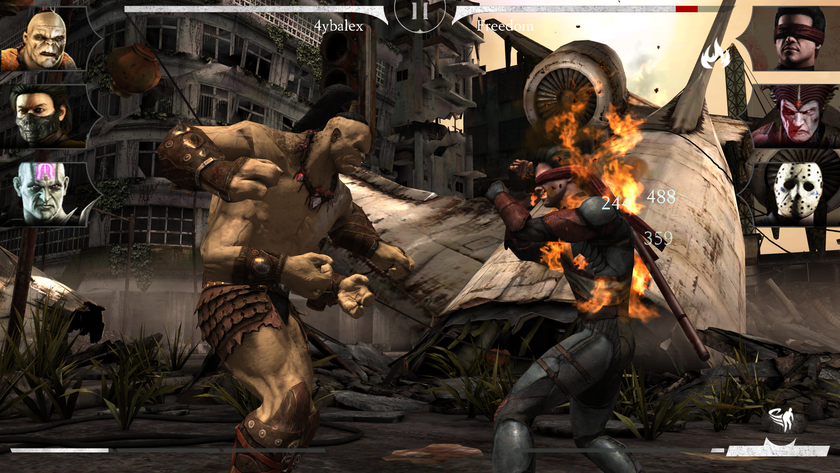This screenshot has width=840, height=473.
Task: Tag in the masked ninja teammate
Action: [41, 115]
